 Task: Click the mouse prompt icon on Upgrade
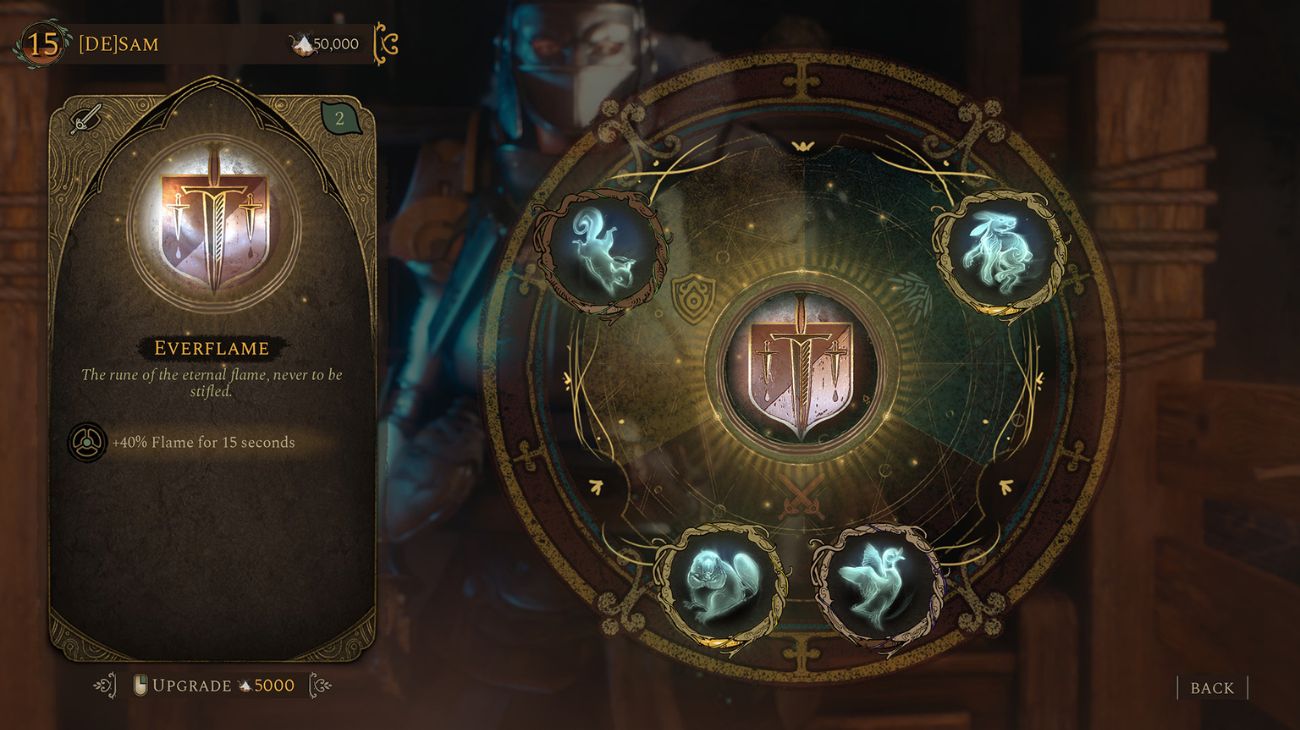pos(143,686)
